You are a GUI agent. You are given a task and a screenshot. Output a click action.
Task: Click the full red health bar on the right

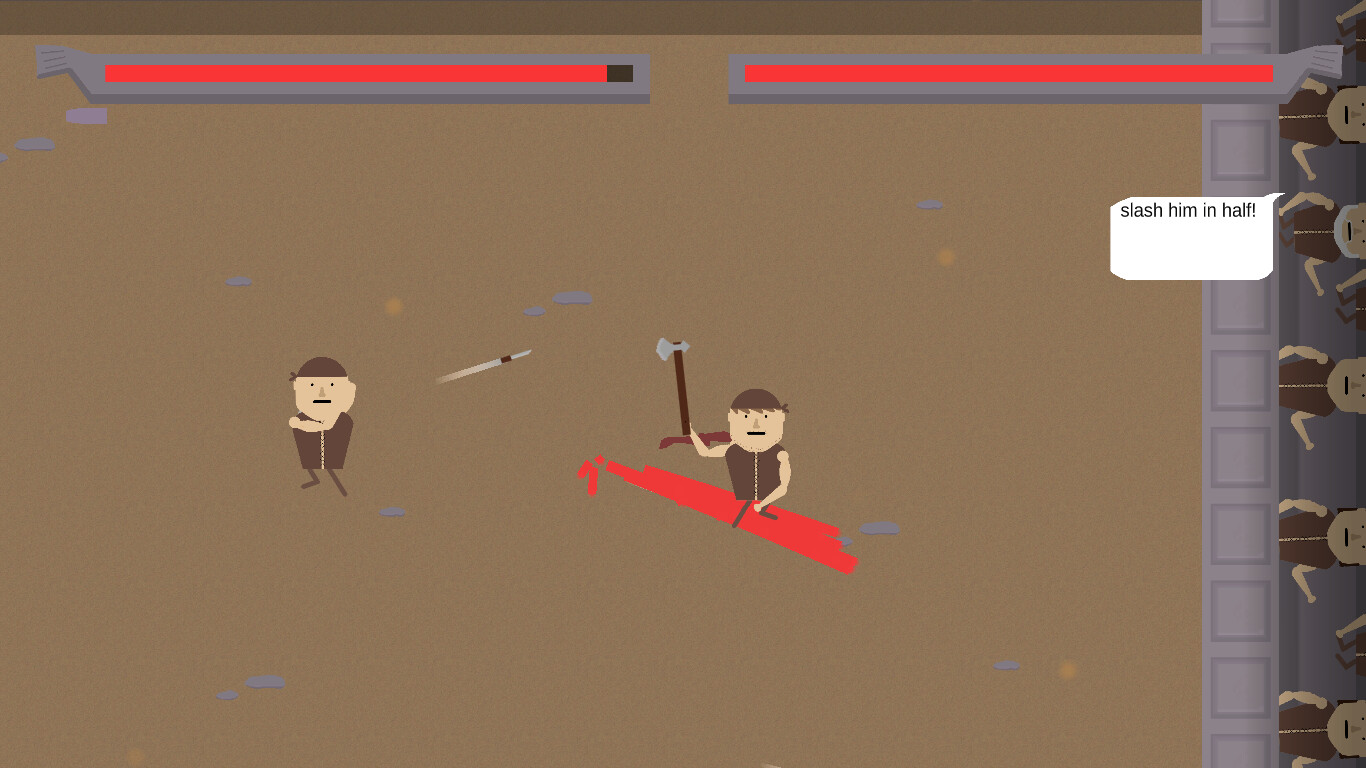point(1010,73)
